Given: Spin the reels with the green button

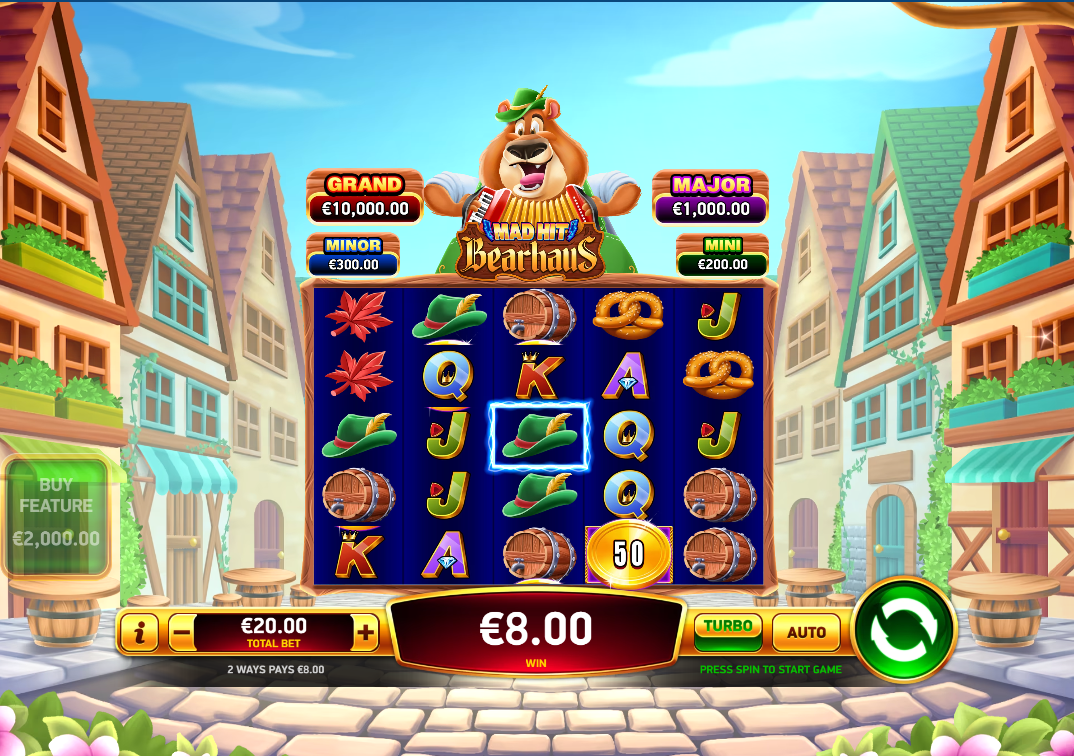Looking at the screenshot, I should coord(904,629).
